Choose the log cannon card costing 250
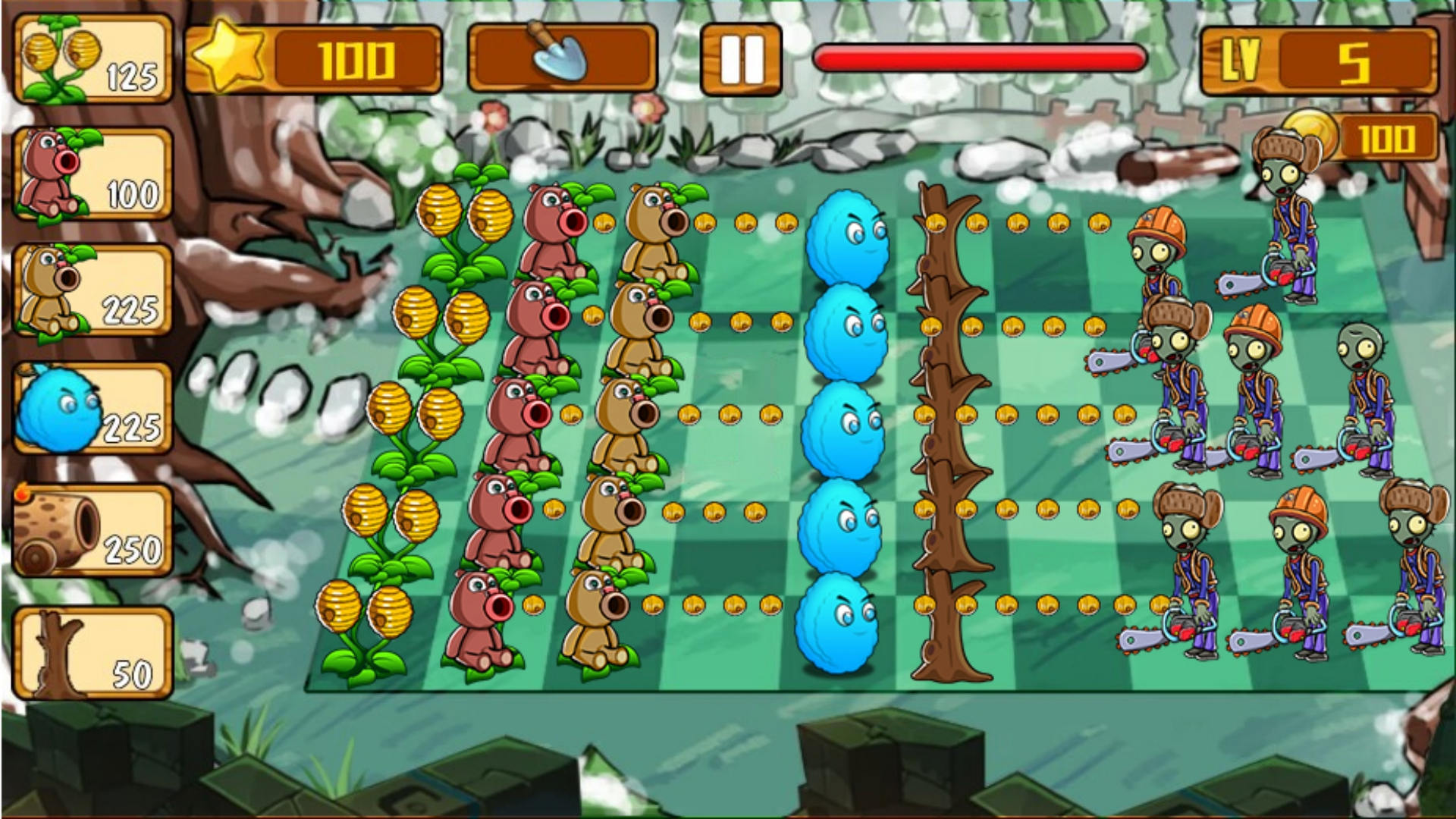1456x819 pixels. point(93,530)
